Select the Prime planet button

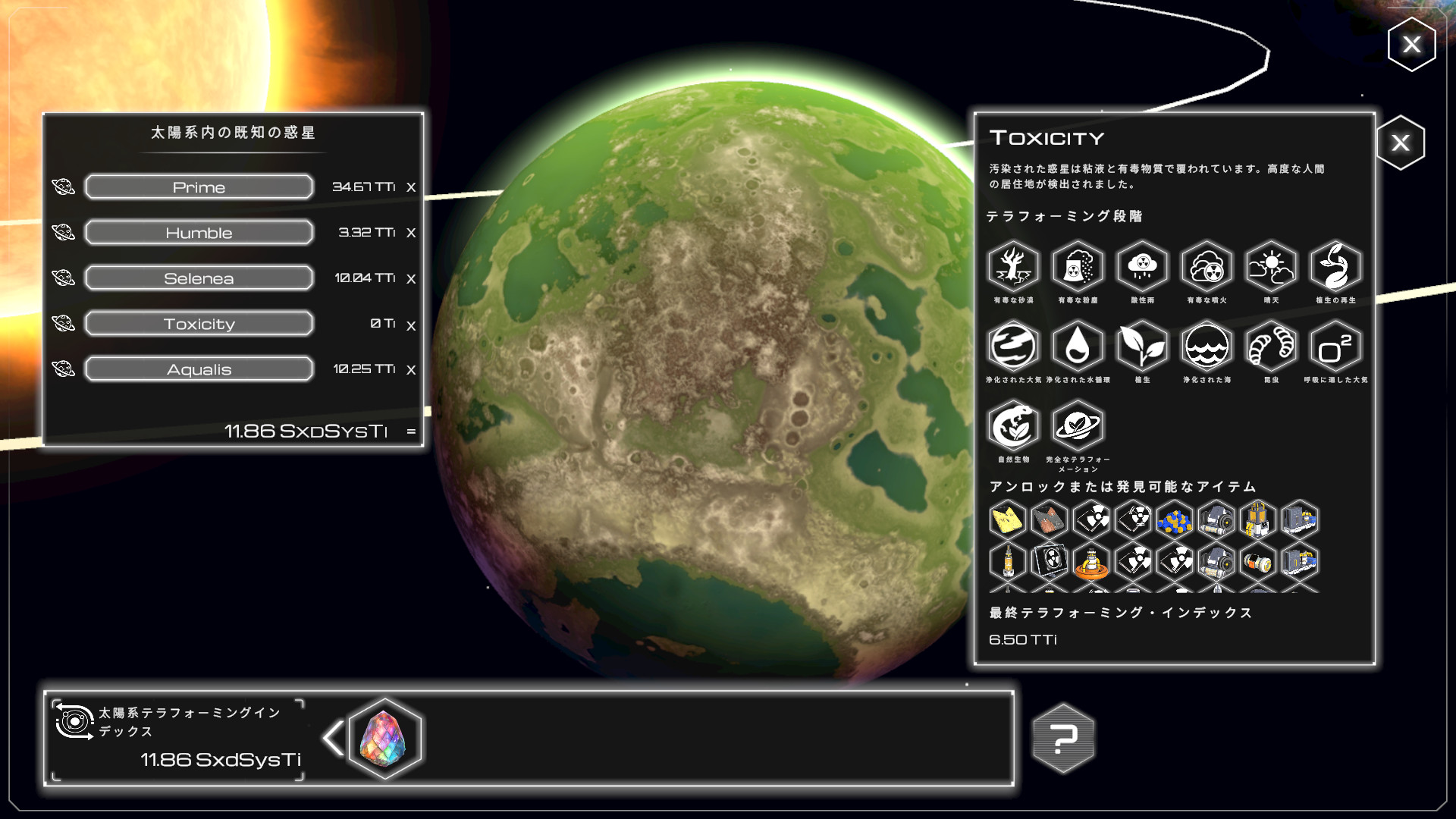(x=199, y=187)
